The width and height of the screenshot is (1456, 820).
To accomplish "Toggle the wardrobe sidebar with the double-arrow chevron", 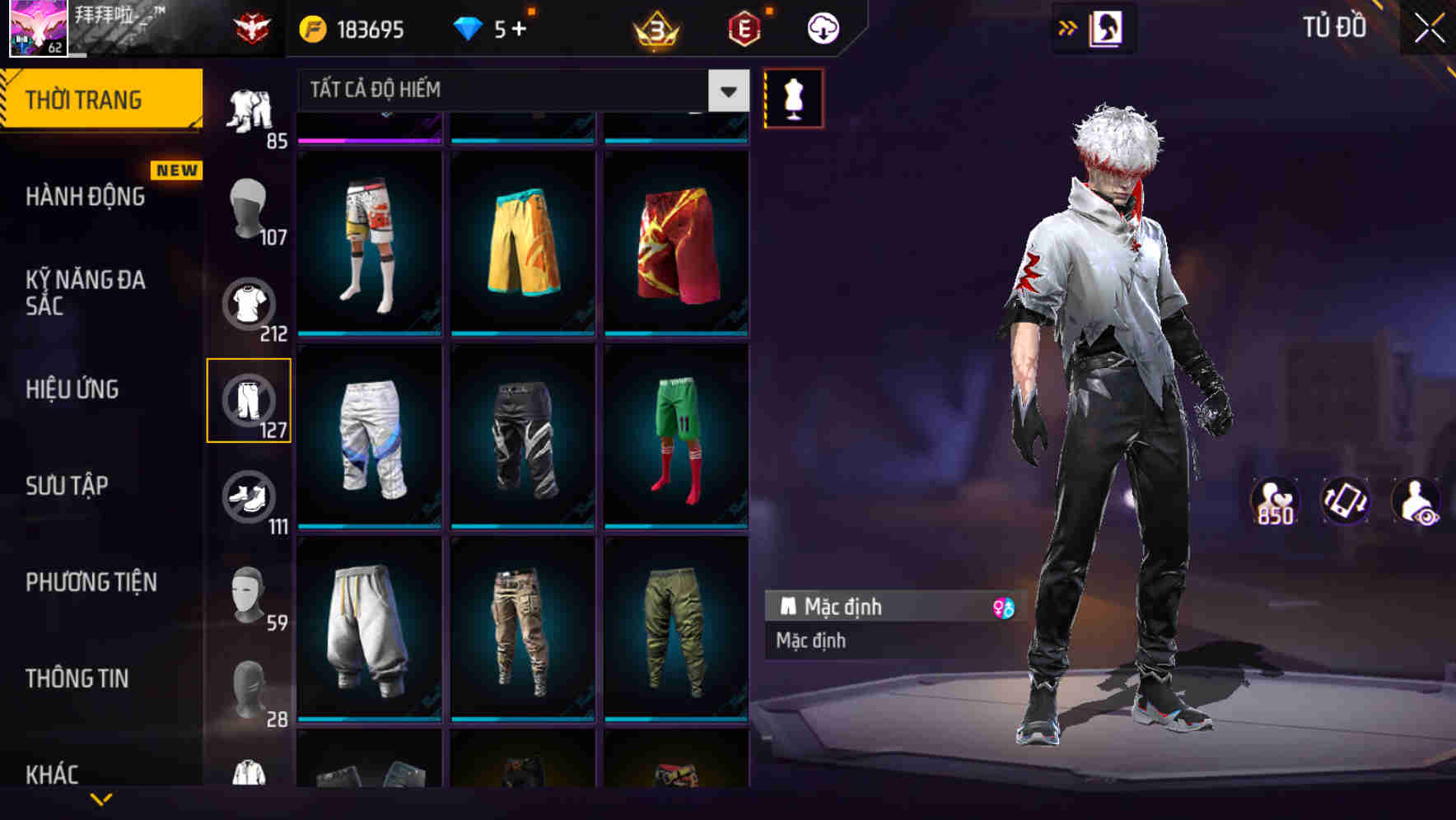I will click(x=1068, y=26).
